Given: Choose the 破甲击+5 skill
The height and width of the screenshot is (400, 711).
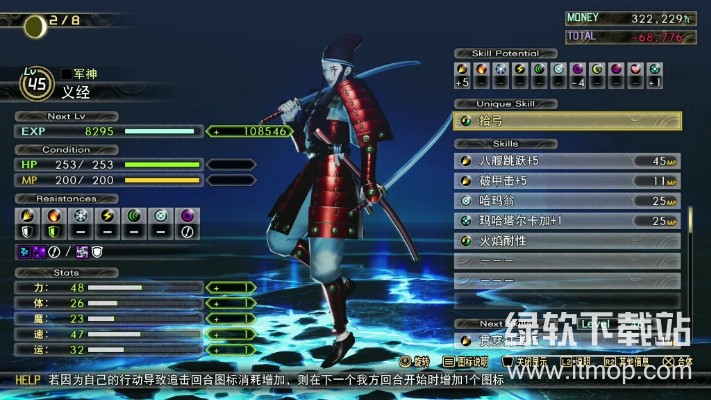Looking at the screenshot, I should 567,180.
